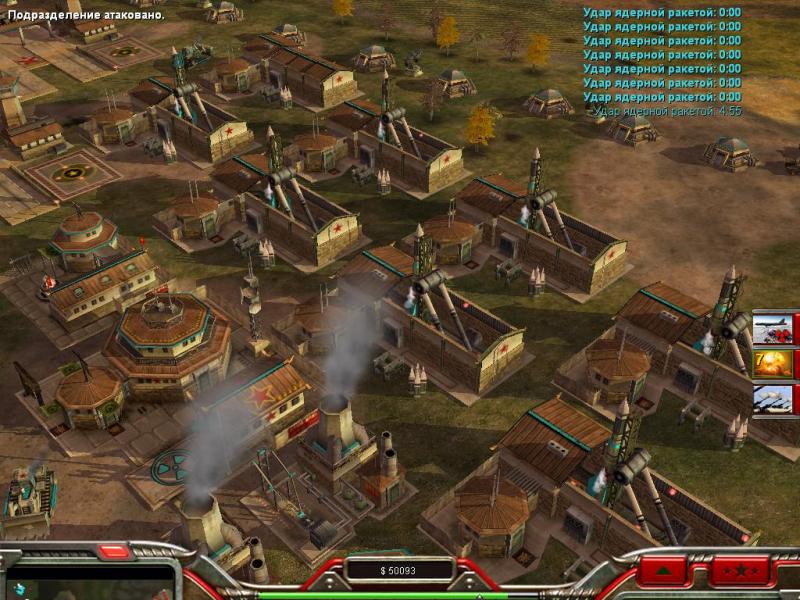
Task: Open the General's powers star button
Action: pyautogui.click(x=740, y=571)
